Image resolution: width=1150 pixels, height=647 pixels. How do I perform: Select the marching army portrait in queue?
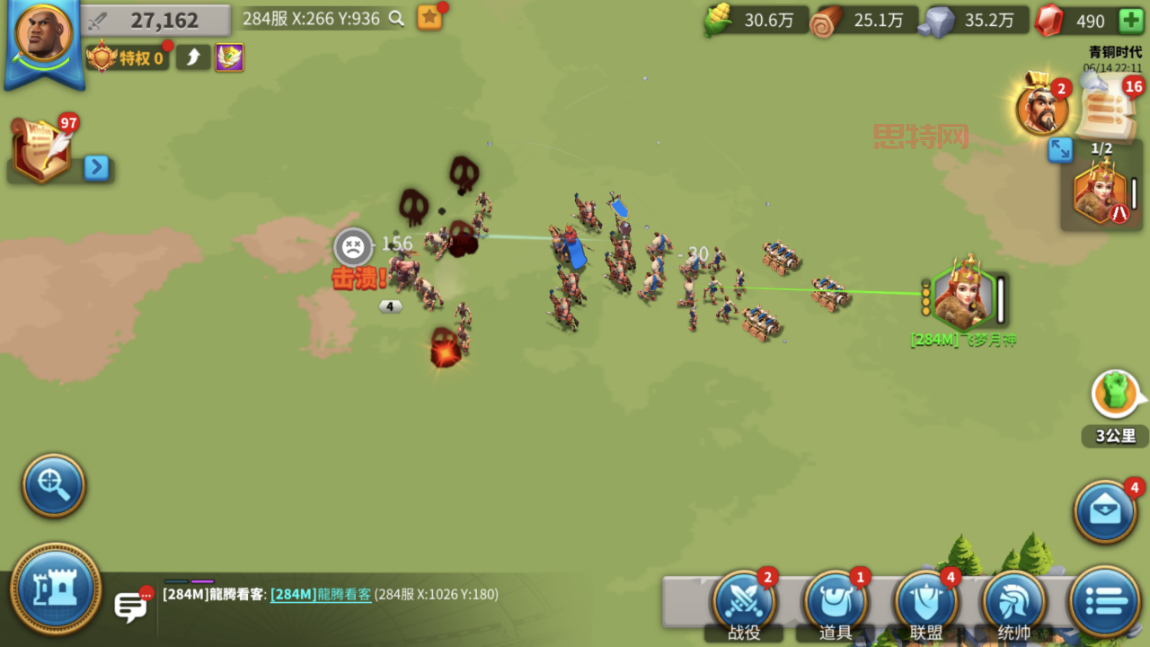[1099, 194]
